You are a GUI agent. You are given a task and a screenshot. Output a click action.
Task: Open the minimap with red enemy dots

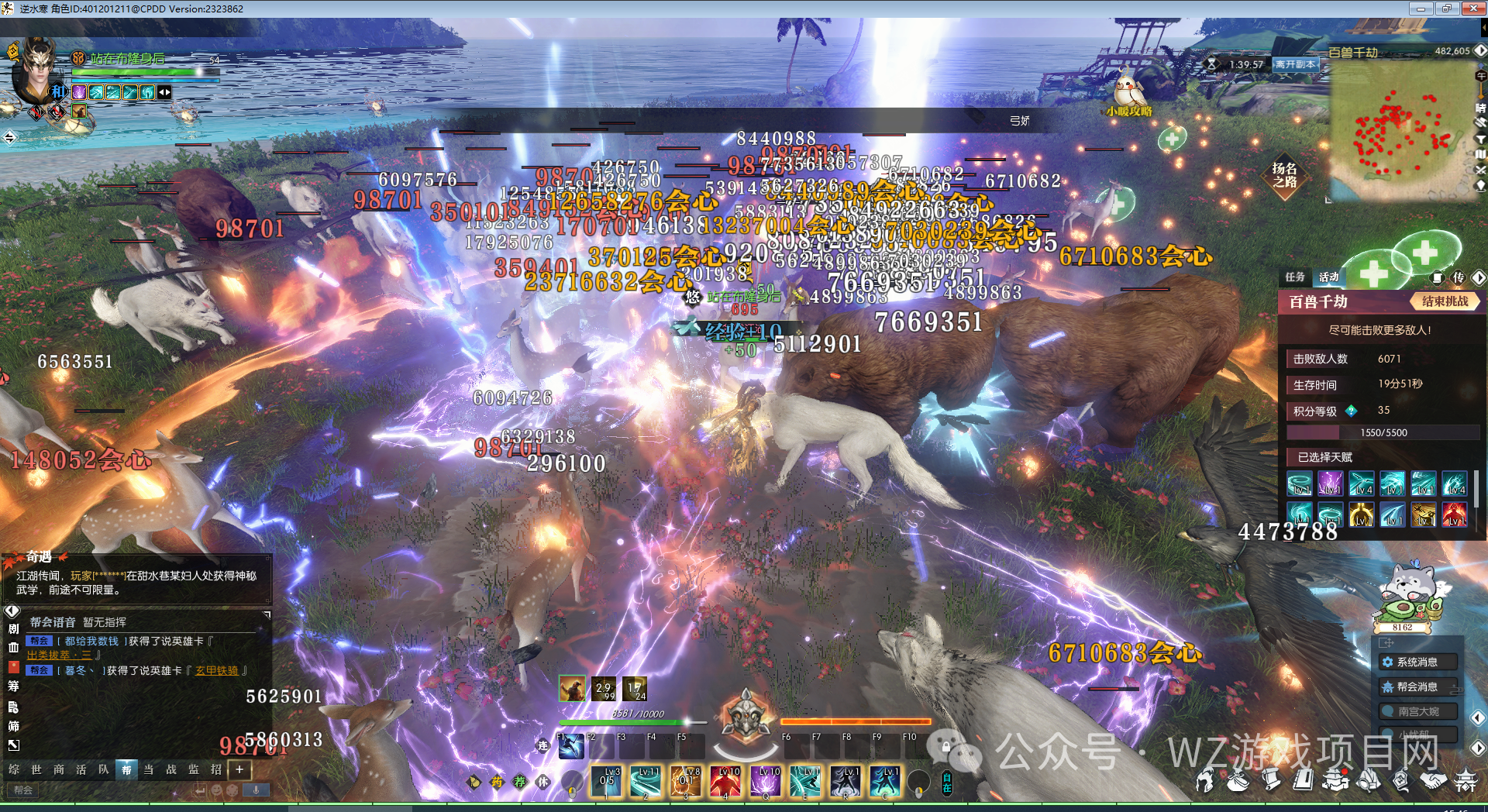[1401, 132]
